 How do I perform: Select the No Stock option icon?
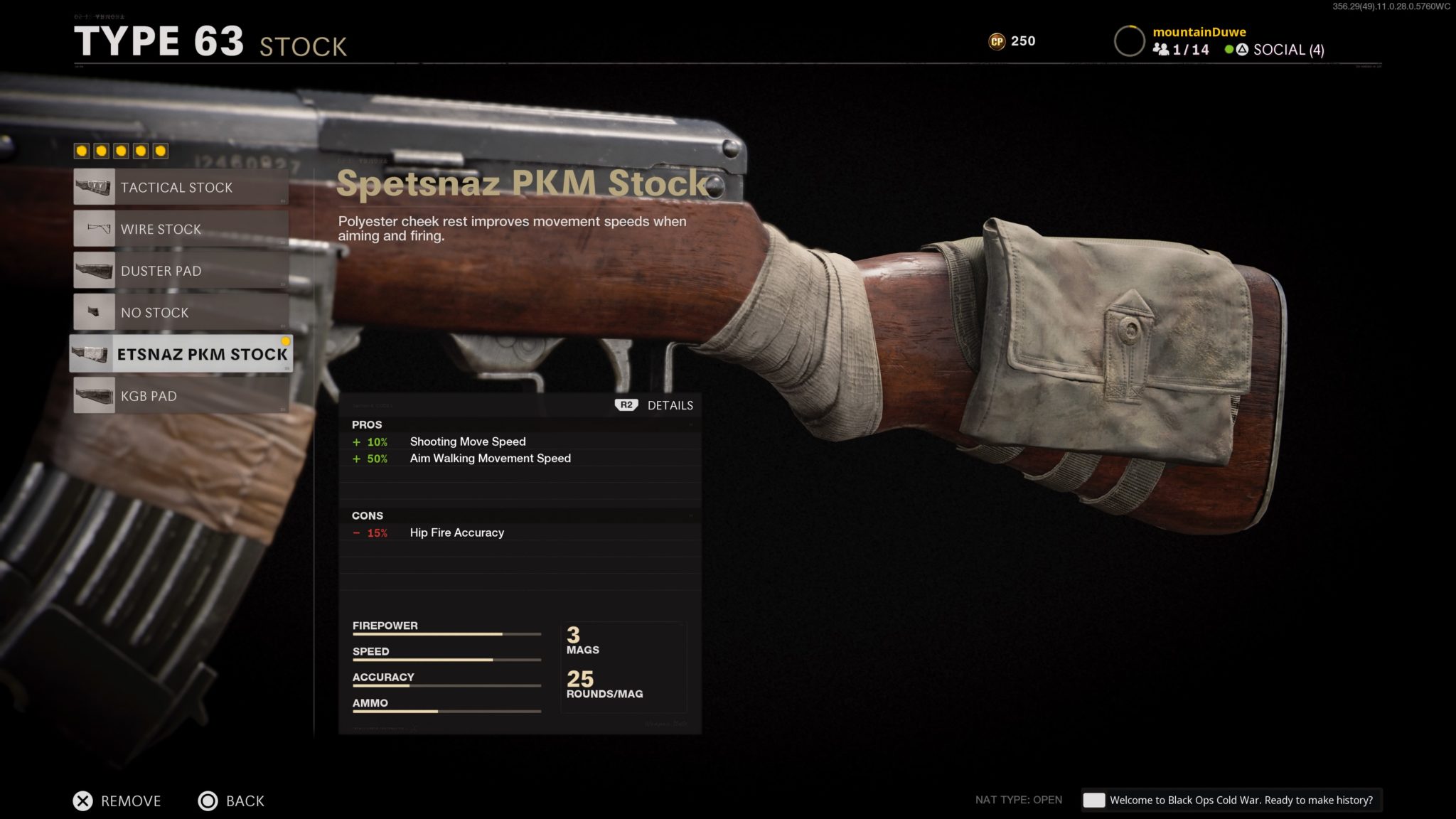93,312
